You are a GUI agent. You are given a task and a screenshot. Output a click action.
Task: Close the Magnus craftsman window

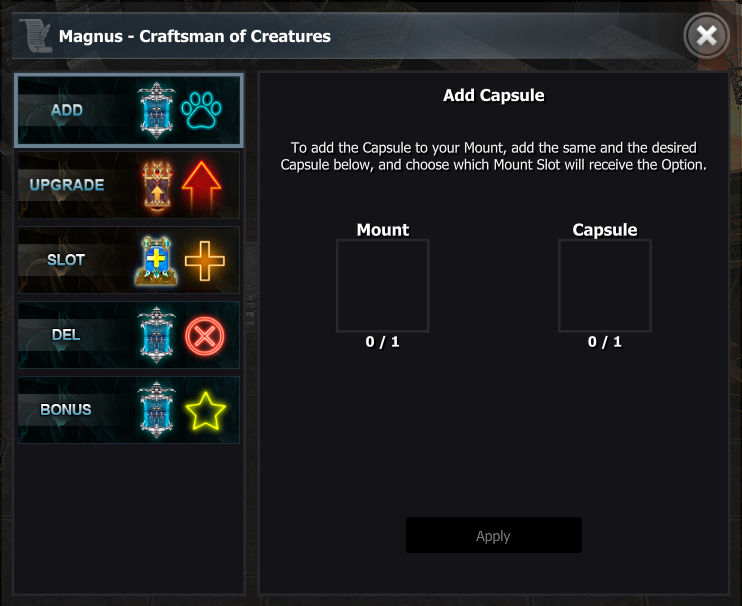[x=706, y=37]
